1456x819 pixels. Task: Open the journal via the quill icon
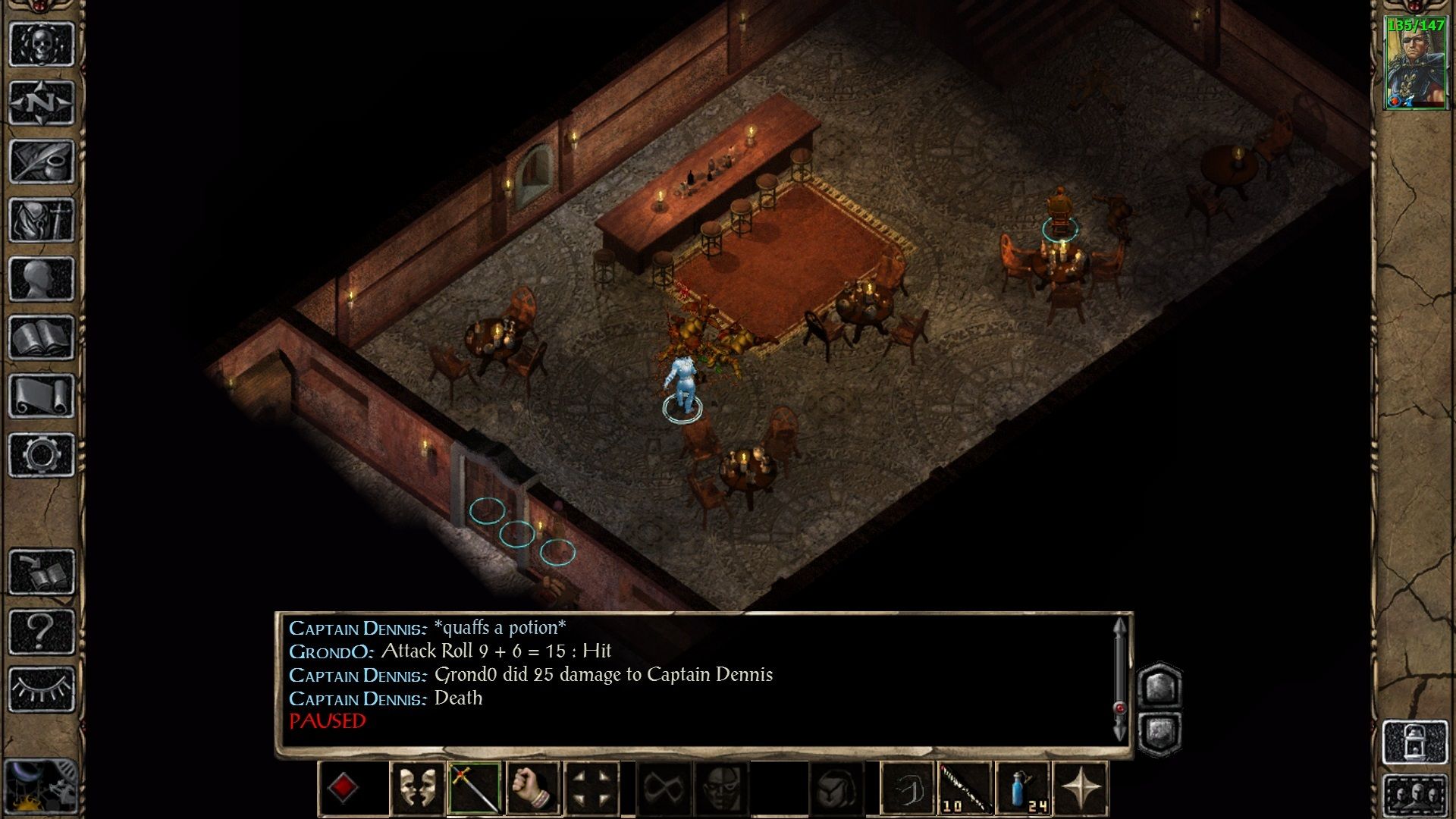(42, 161)
